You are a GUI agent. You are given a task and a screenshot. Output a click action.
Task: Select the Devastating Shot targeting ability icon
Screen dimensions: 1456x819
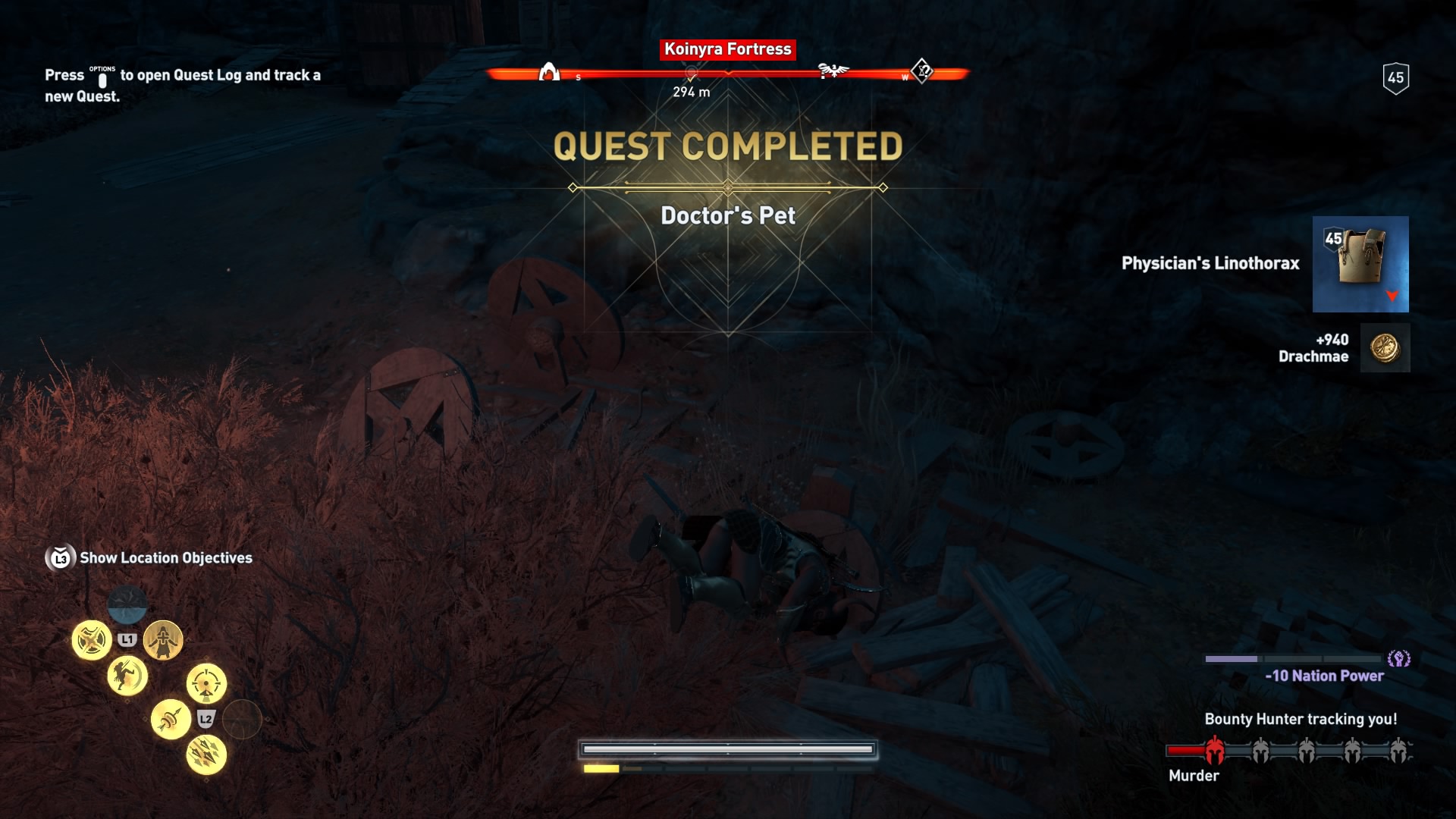pos(207,683)
